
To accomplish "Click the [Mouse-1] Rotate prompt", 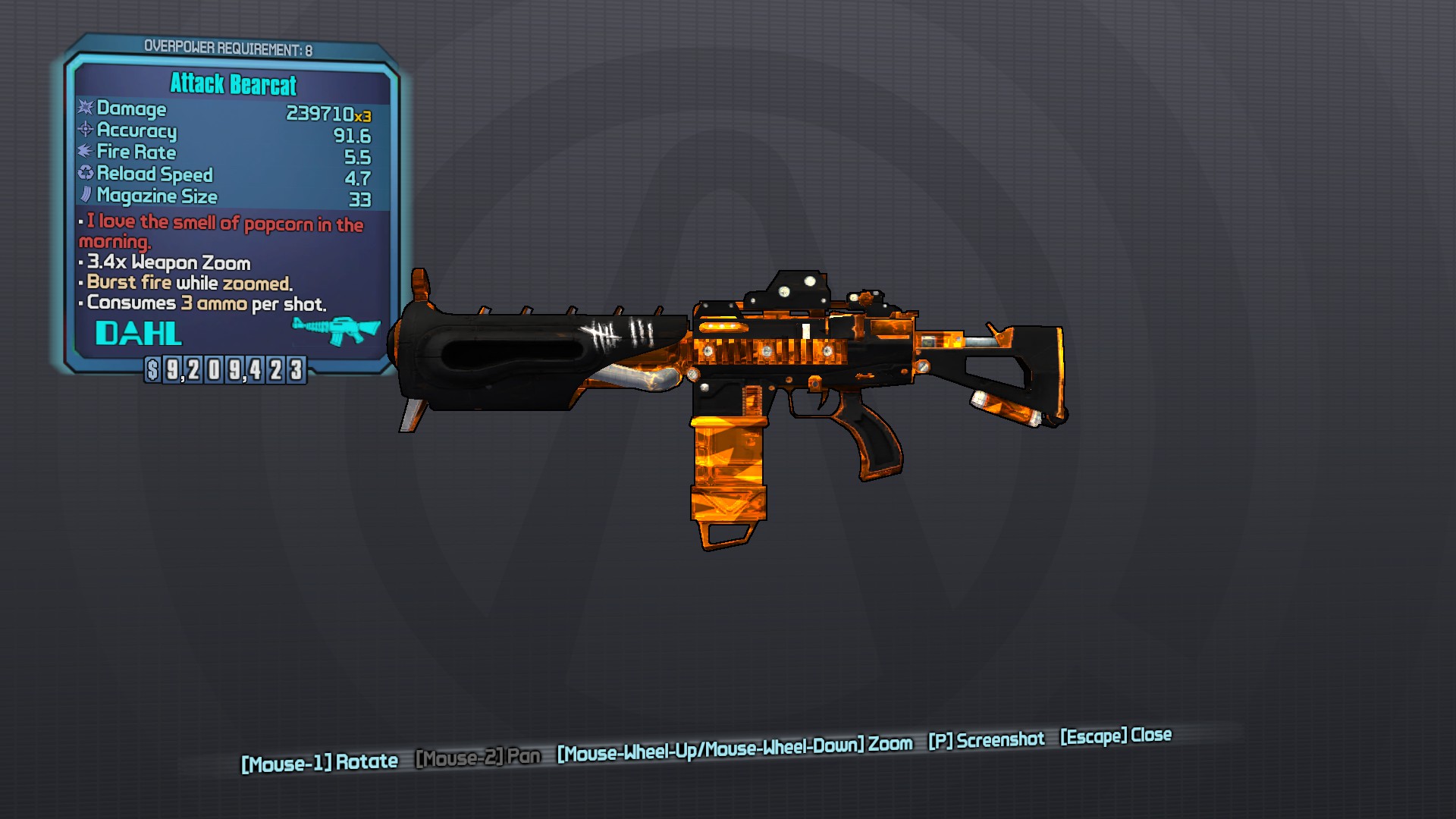I will click(318, 761).
